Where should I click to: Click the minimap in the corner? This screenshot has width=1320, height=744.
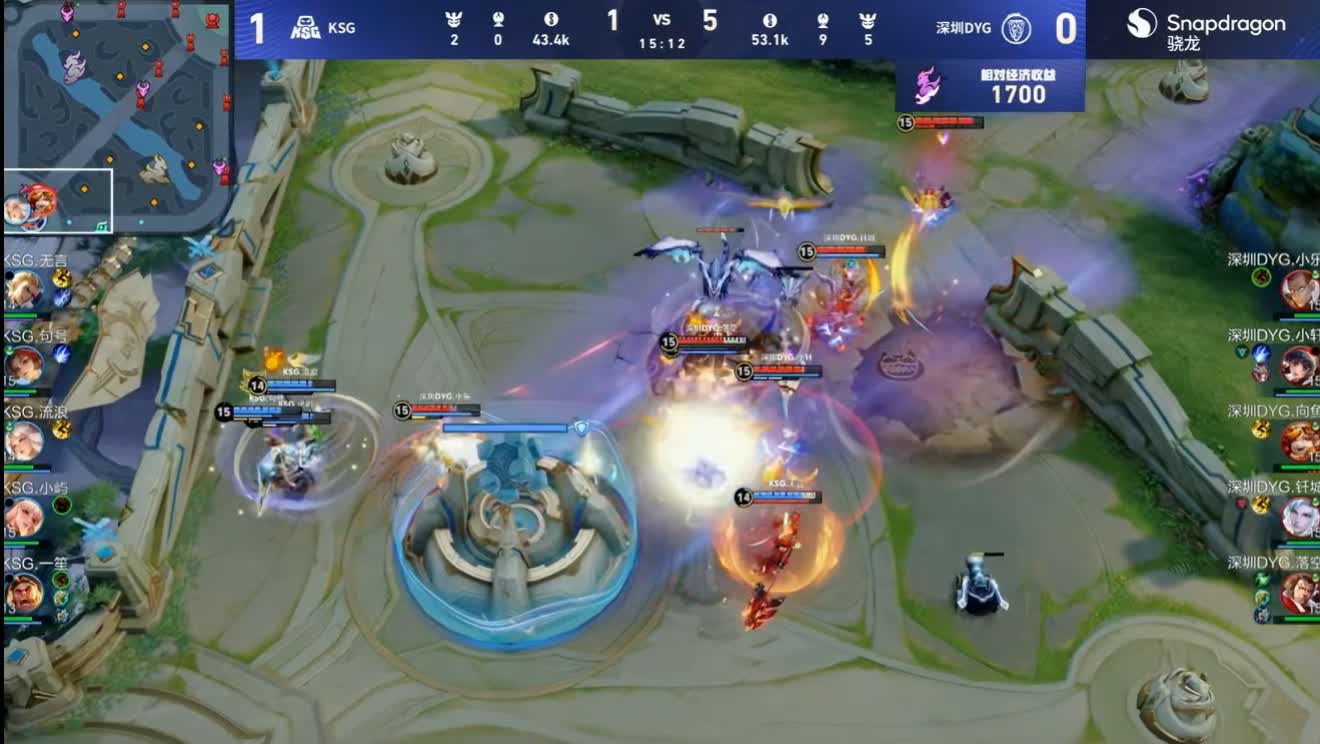(118, 116)
